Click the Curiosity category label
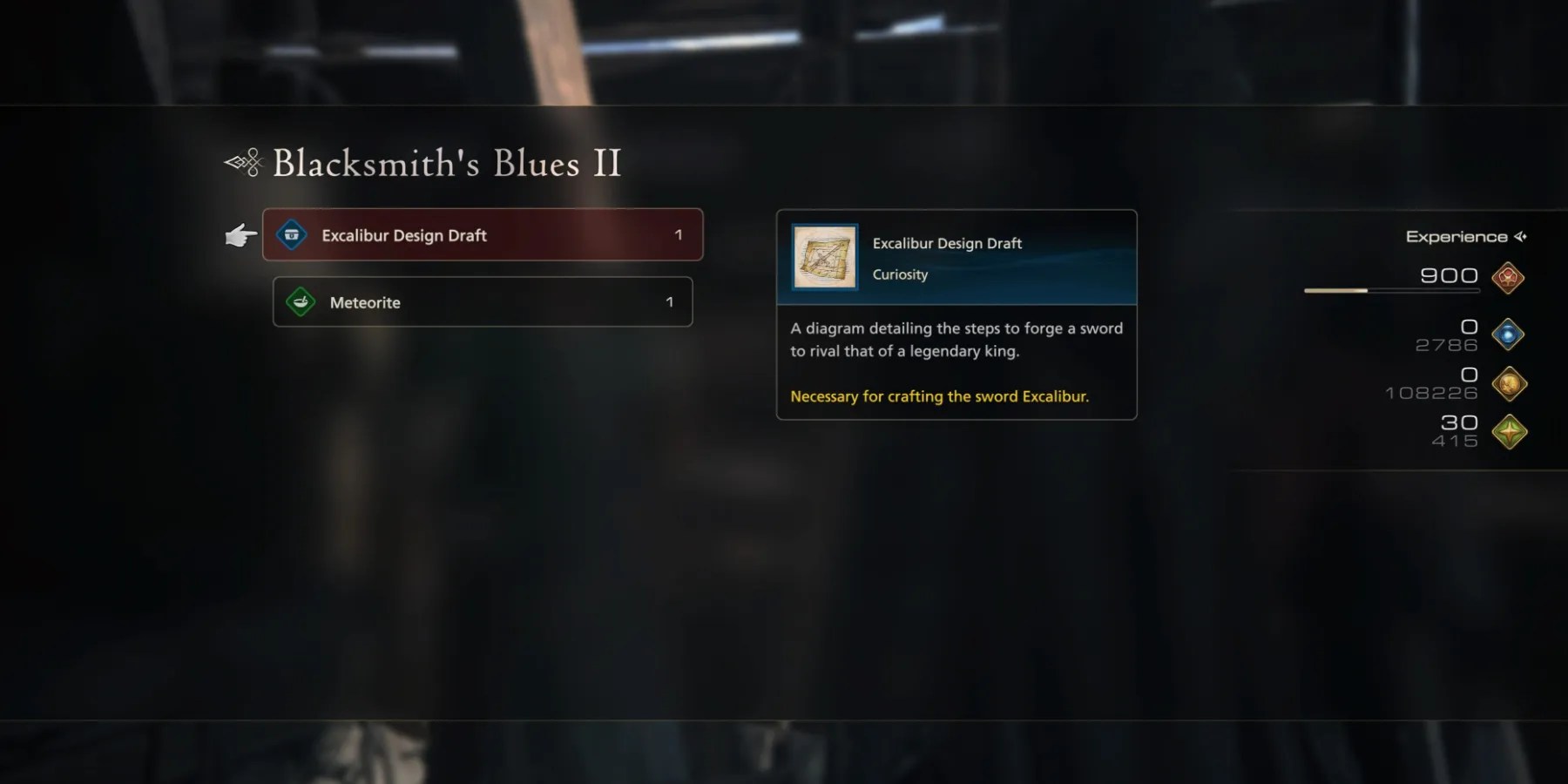The image size is (1568, 784). click(x=900, y=274)
